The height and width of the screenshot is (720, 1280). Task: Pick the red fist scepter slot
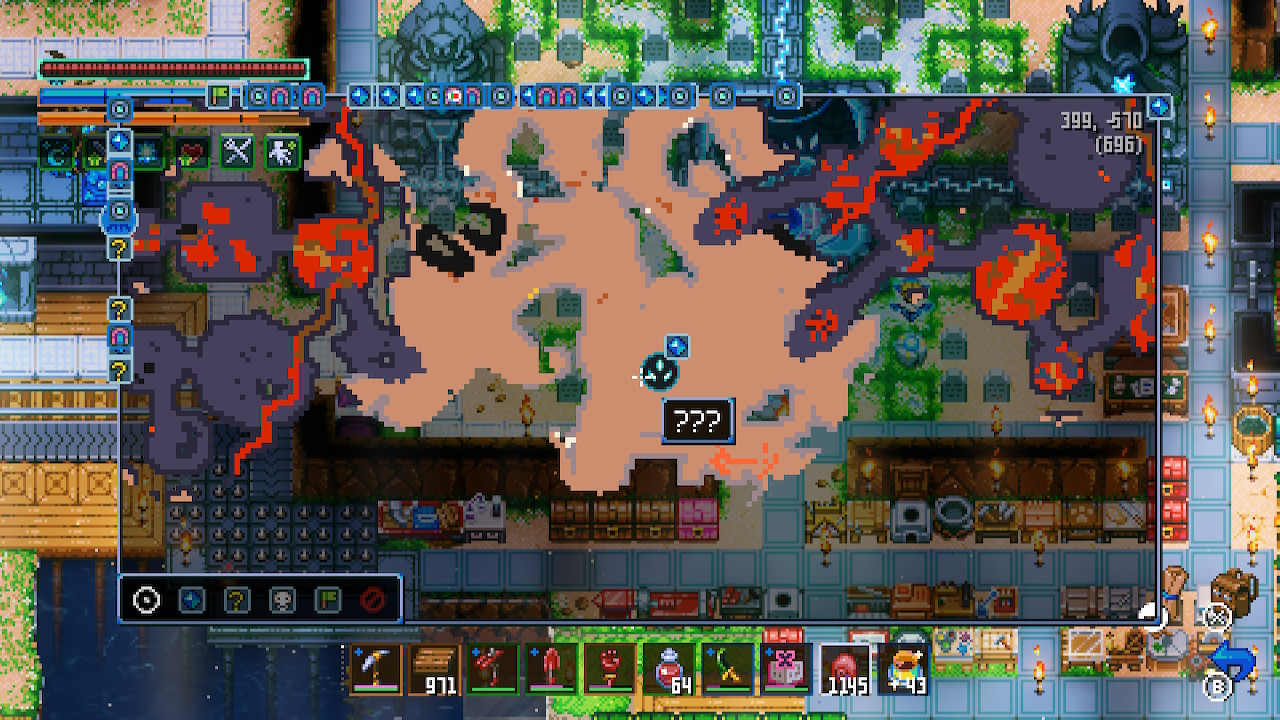pos(610,668)
